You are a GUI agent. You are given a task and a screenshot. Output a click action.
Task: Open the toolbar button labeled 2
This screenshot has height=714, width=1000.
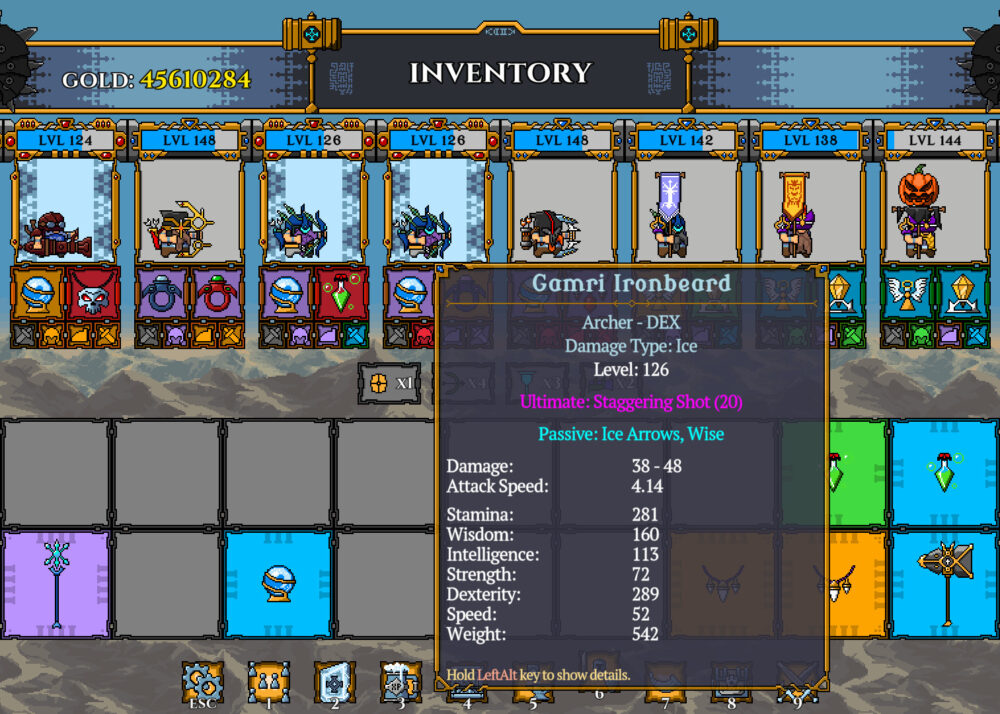335,682
